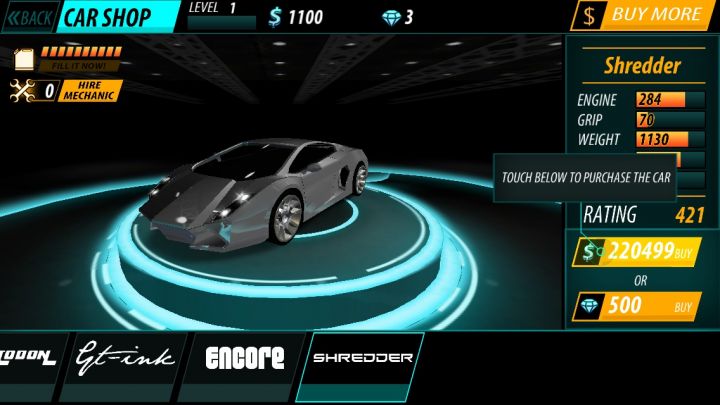Choose the GT-ink car tab
This screenshot has width=720, height=405.
tap(125, 358)
